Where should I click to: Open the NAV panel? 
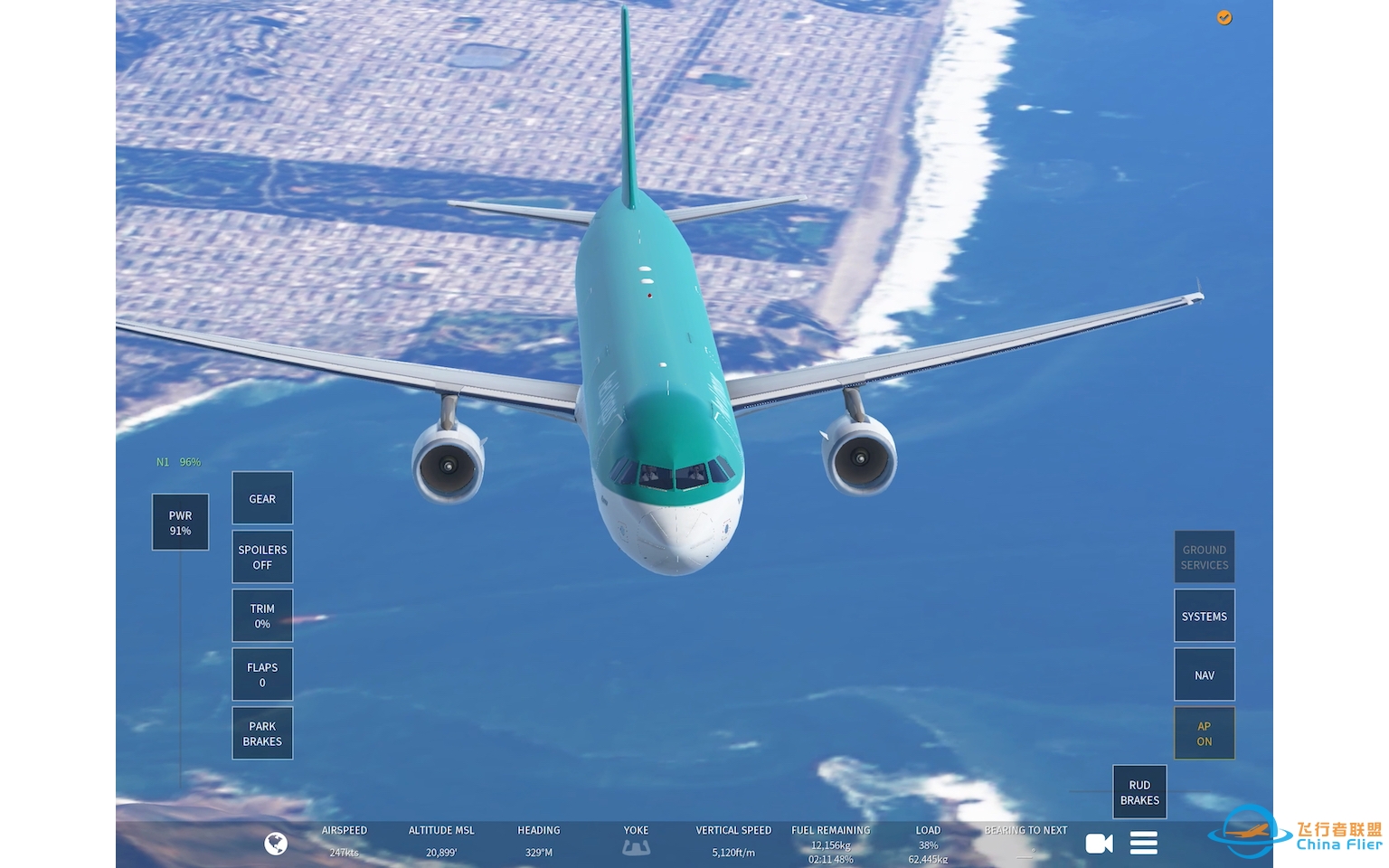point(1204,675)
